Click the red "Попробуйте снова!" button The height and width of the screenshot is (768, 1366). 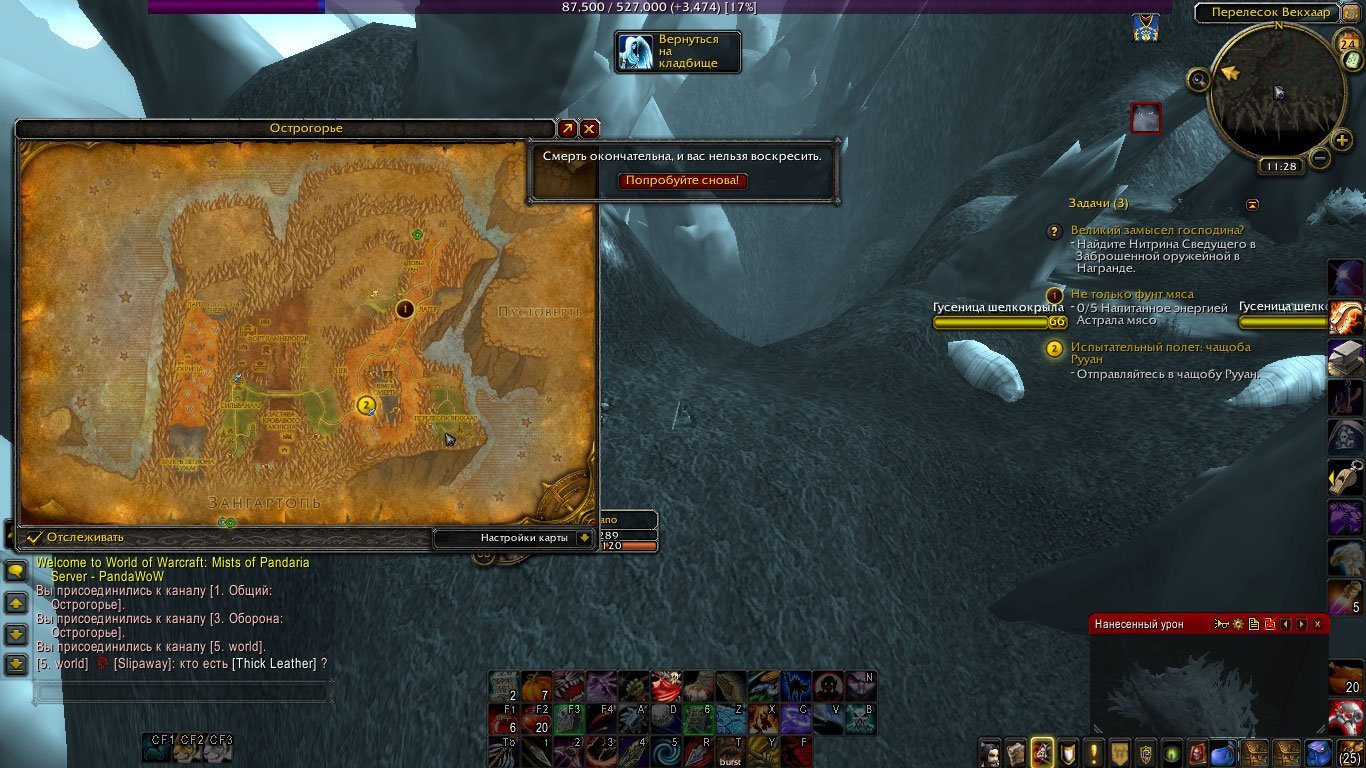pyautogui.click(x=683, y=181)
